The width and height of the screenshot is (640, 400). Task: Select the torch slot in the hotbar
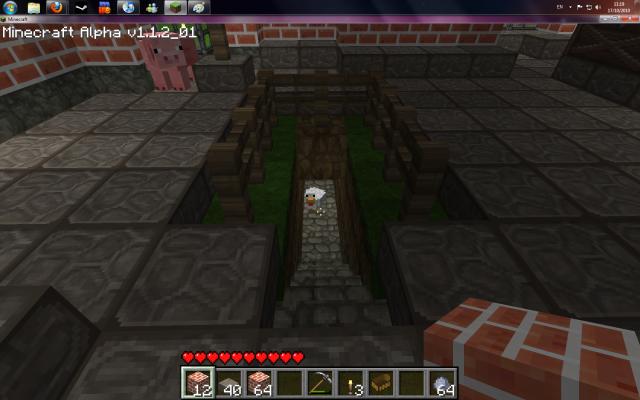click(351, 381)
